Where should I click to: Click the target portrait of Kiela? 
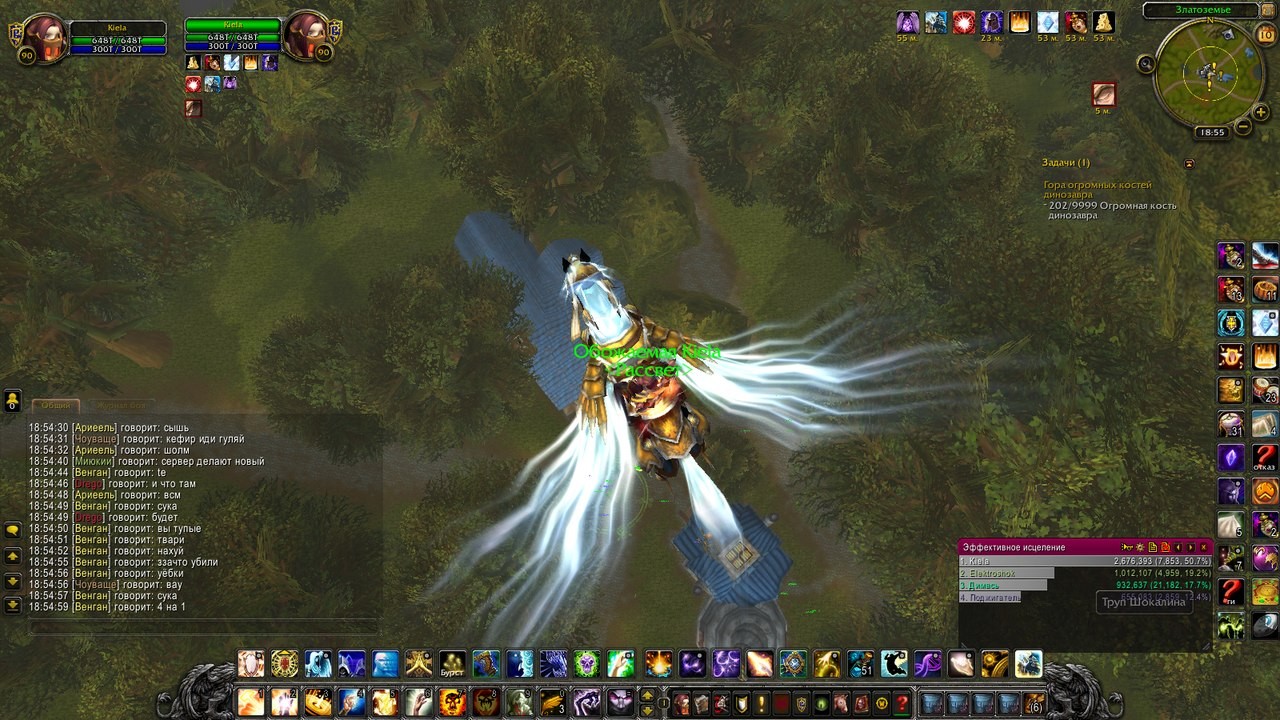pos(305,36)
